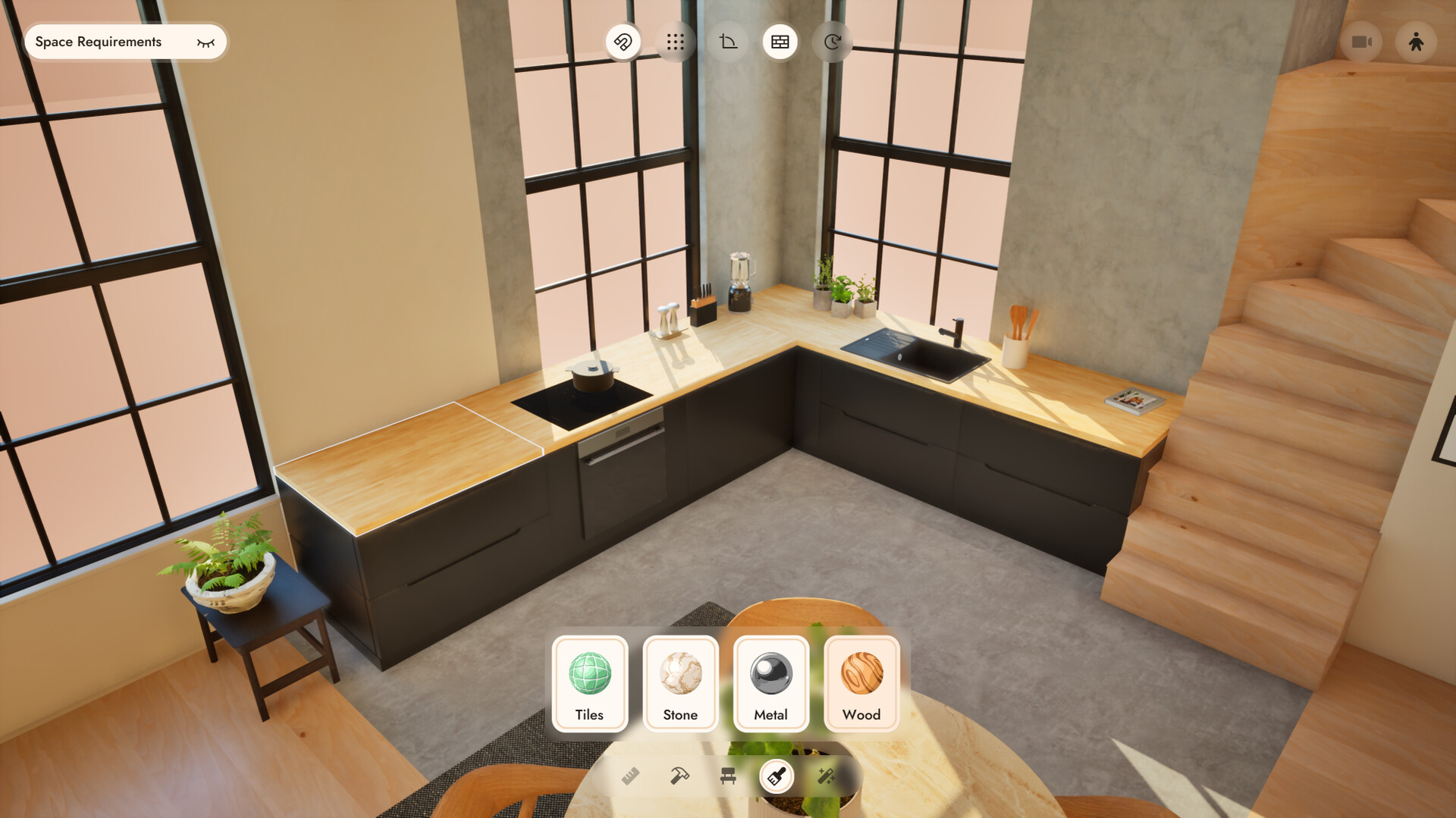Open the Metal material category
1456x818 pixels.
[770, 684]
